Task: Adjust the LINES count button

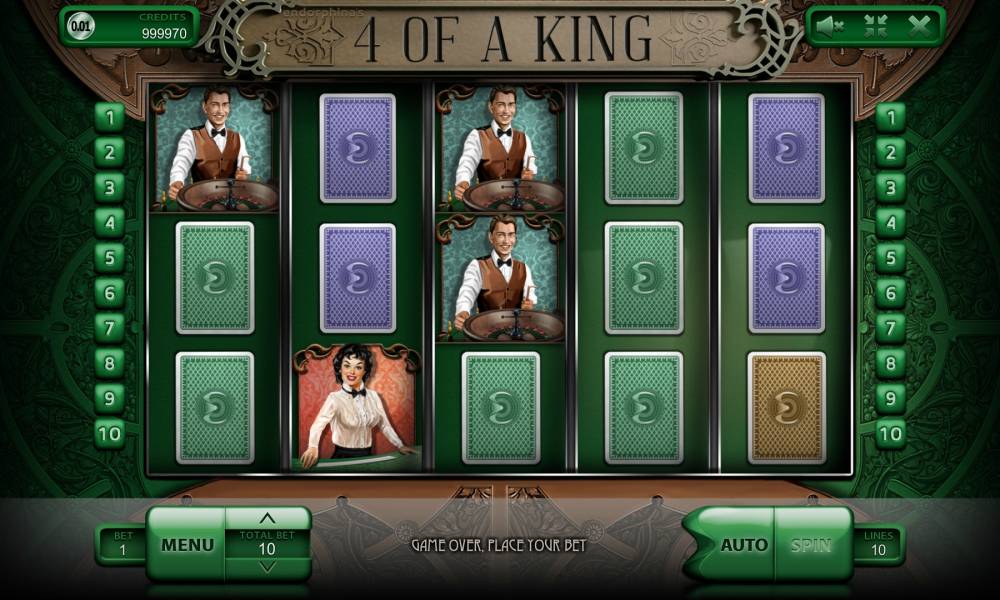Action: pyautogui.click(x=877, y=544)
